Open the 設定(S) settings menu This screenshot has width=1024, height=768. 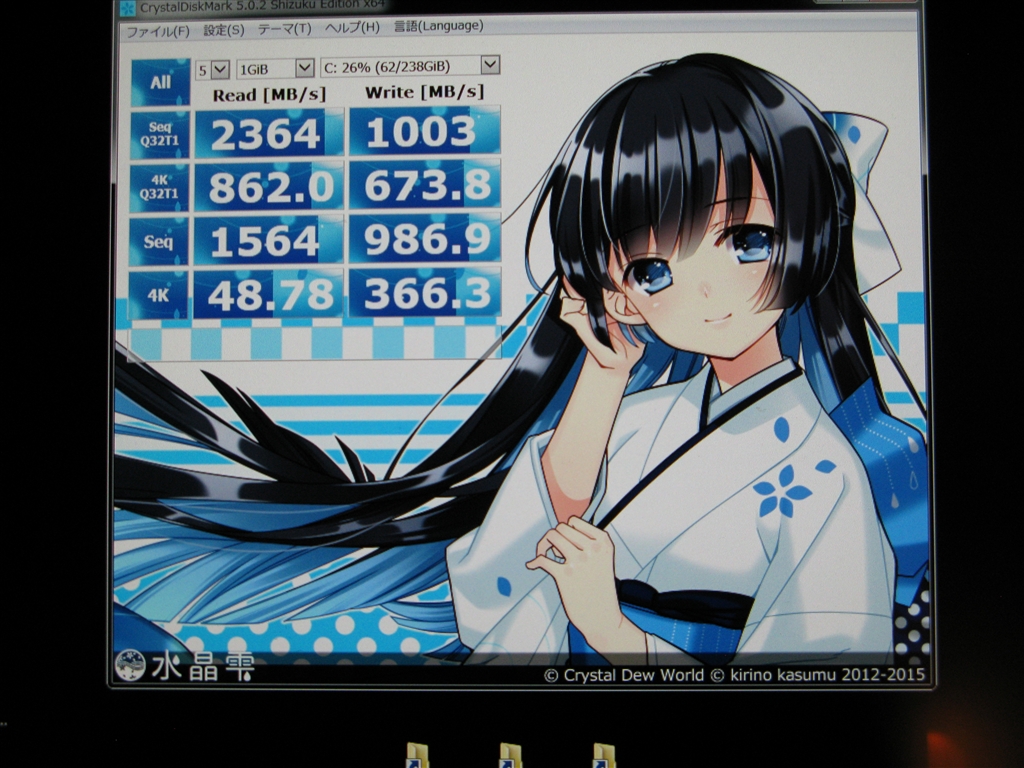pyautogui.click(x=223, y=30)
